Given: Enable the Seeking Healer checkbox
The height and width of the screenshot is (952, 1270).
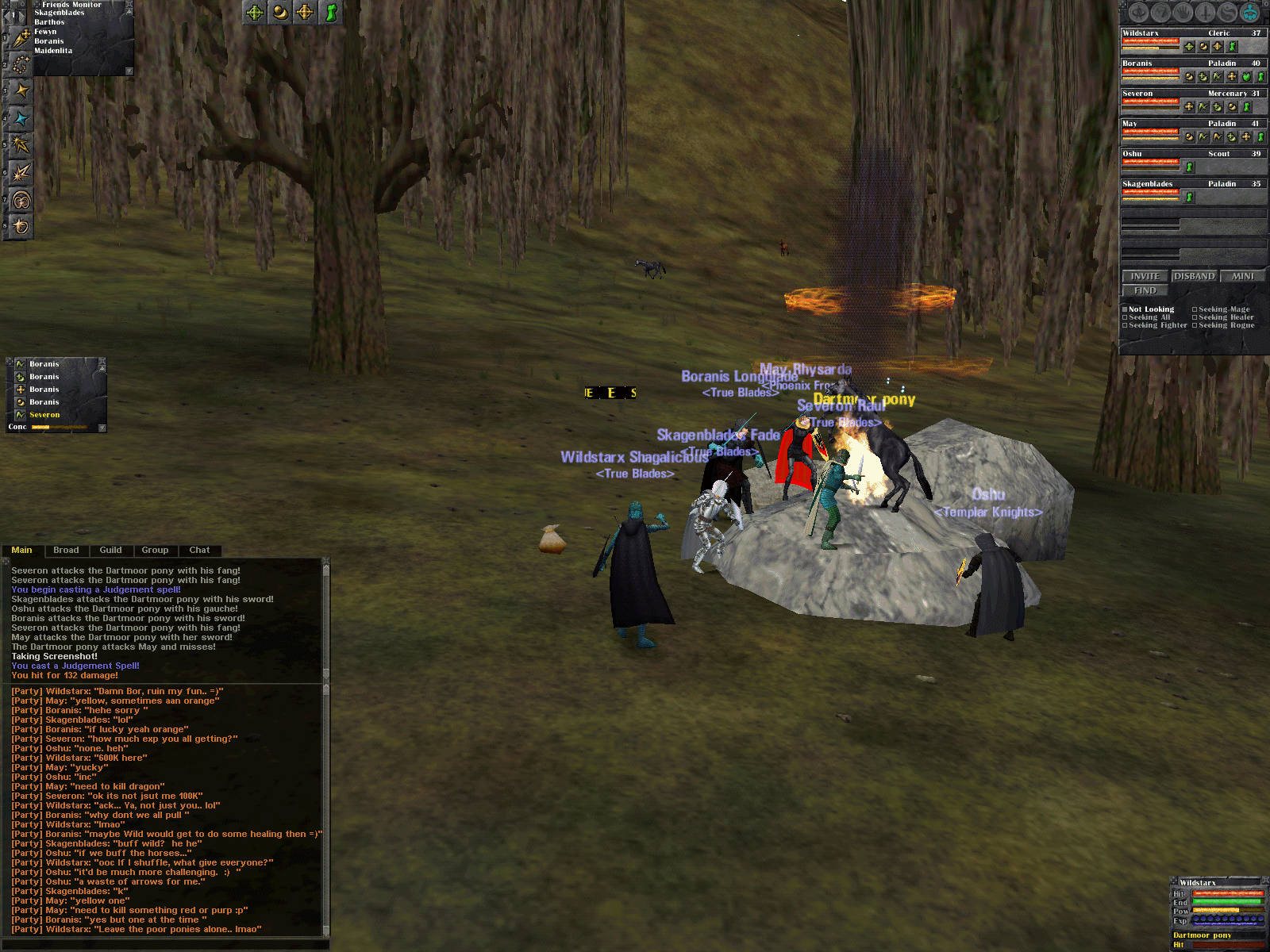Looking at the screenshot, I should coord(1195,317).
